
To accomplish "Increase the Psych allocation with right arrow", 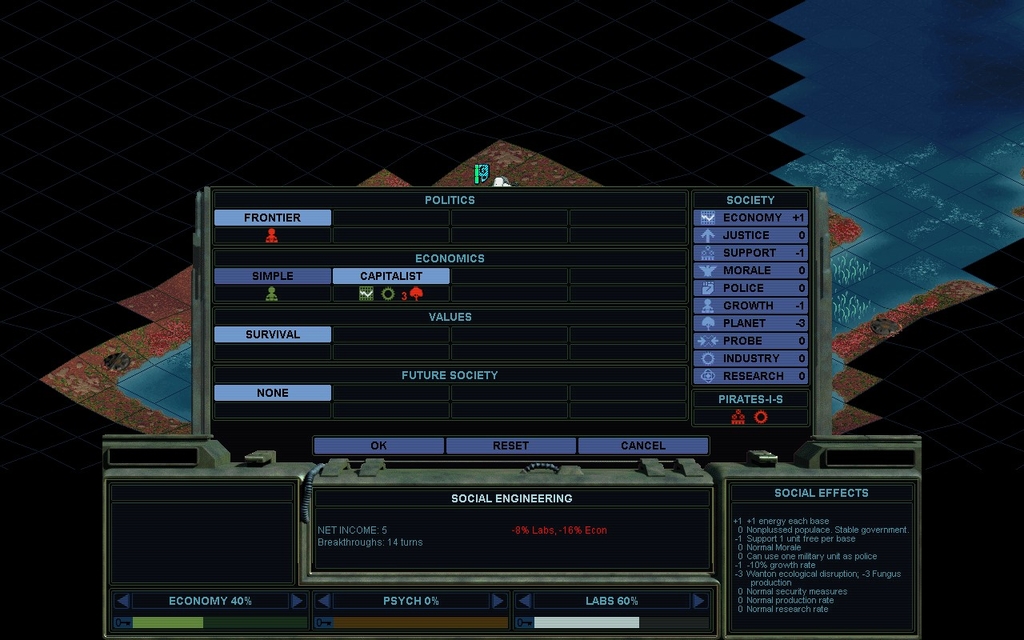I will 497,601.
